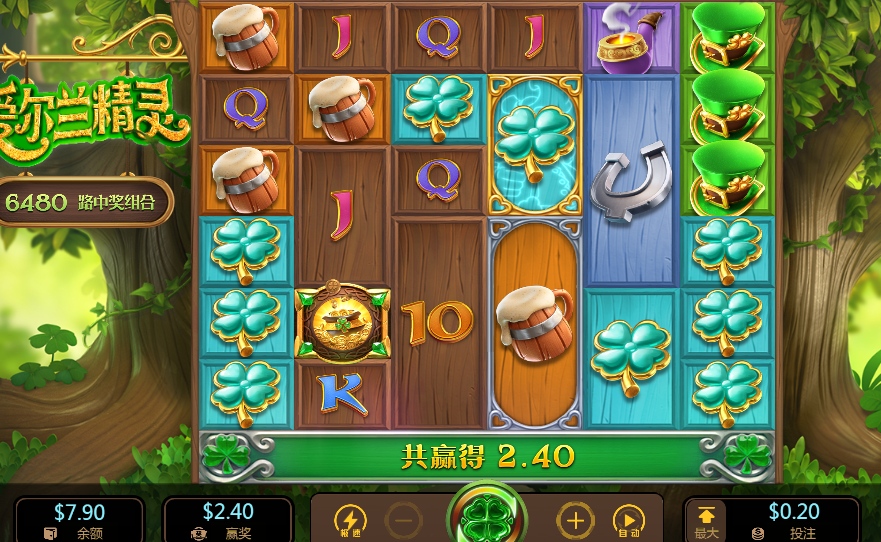Start auto-spin with the play button
Viewport: 881px width, 542px height.
[x=627, y=521]
